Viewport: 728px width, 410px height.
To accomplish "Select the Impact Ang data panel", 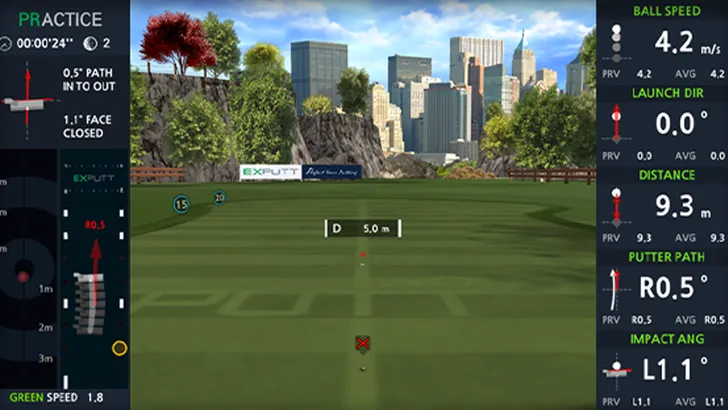I will tap(662, 370).
